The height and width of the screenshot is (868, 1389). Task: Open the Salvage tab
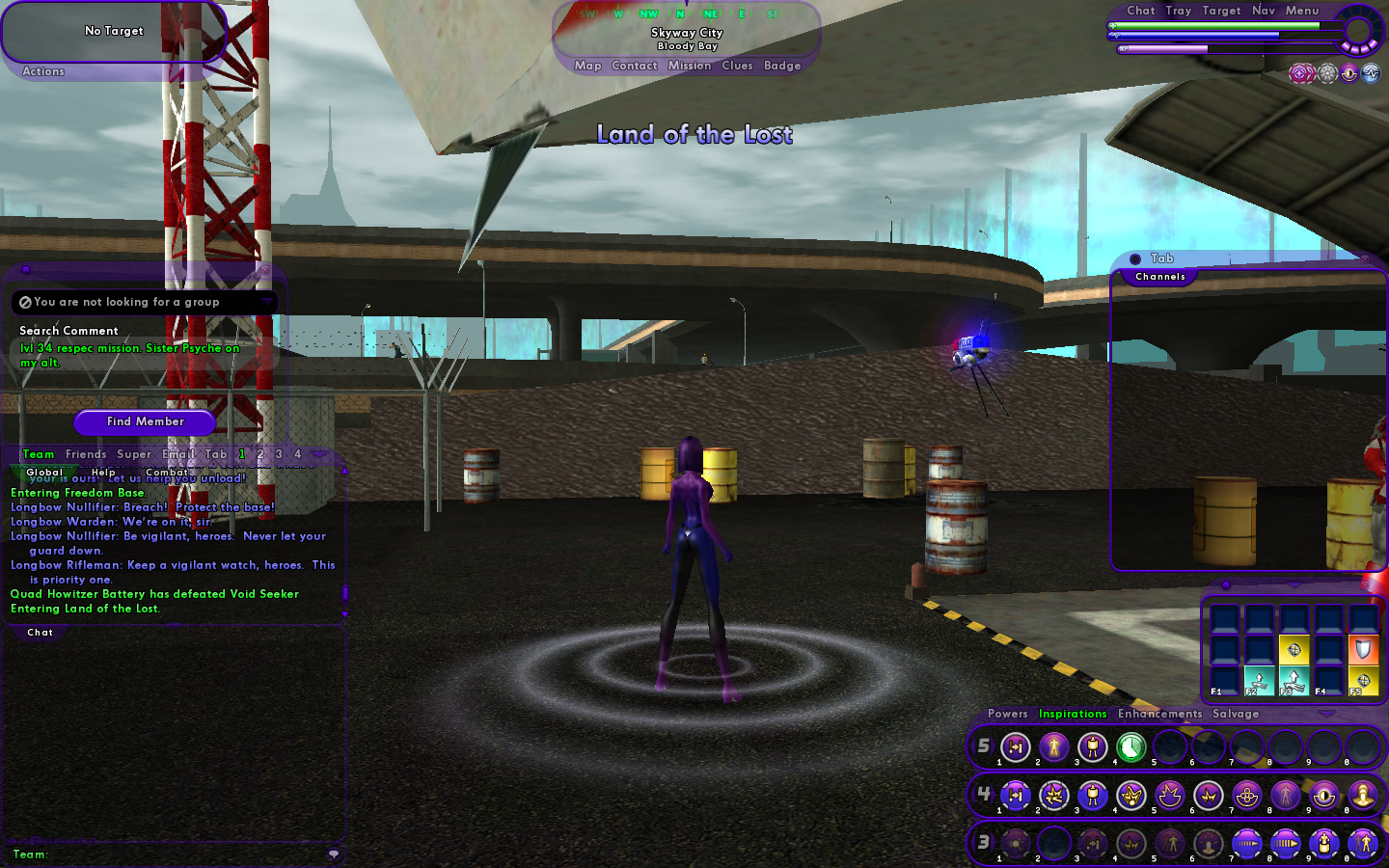(1236, 714)
